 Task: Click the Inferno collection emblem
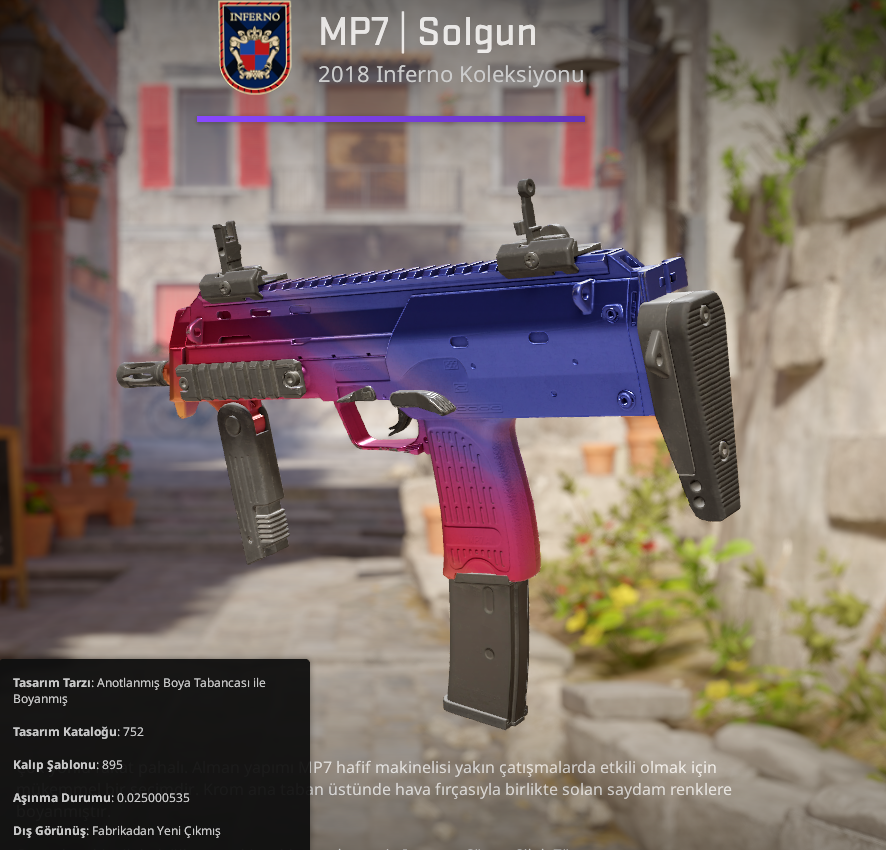click(x=254, y=46)
